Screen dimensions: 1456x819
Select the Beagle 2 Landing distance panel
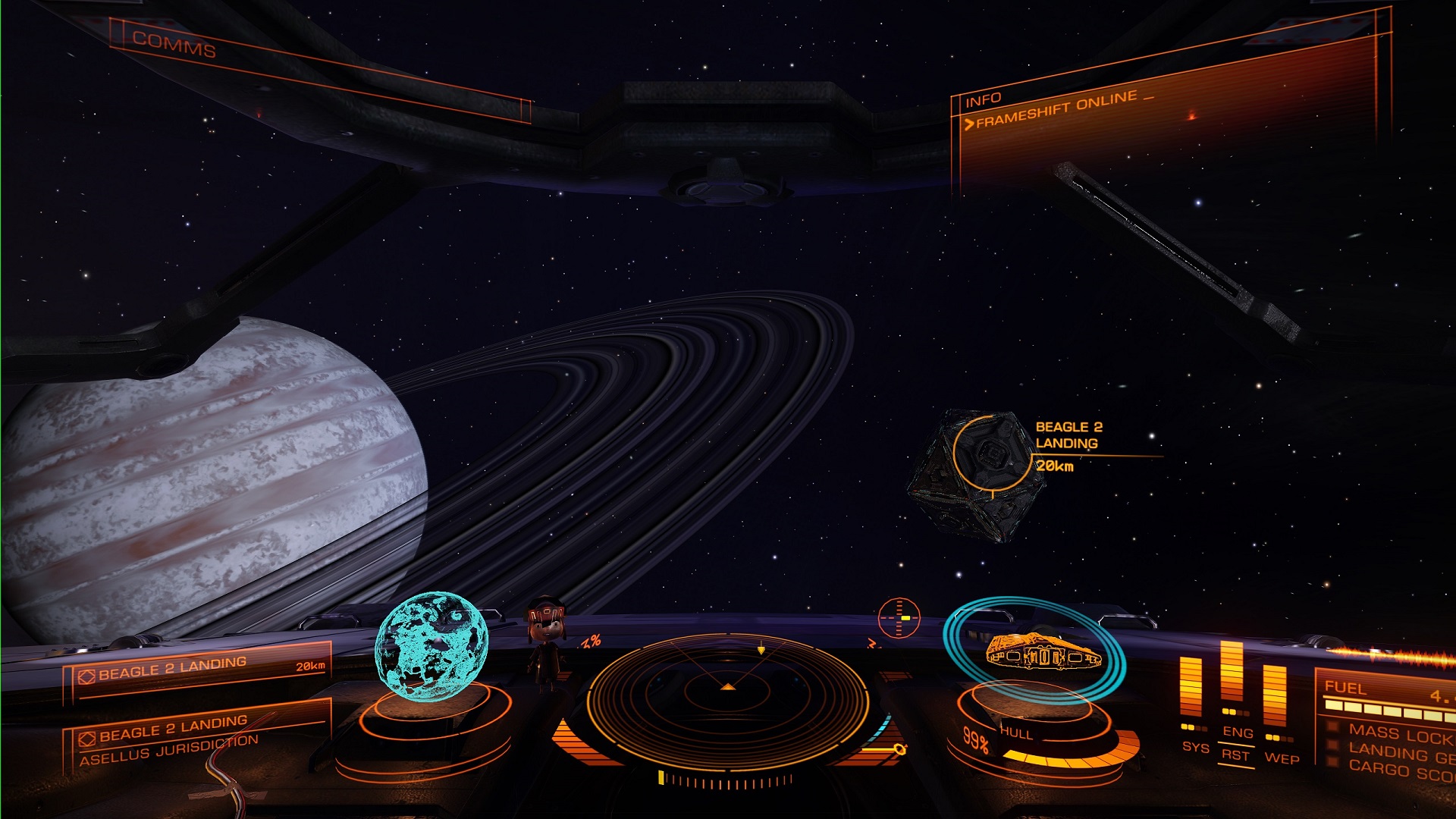[199, 668]
